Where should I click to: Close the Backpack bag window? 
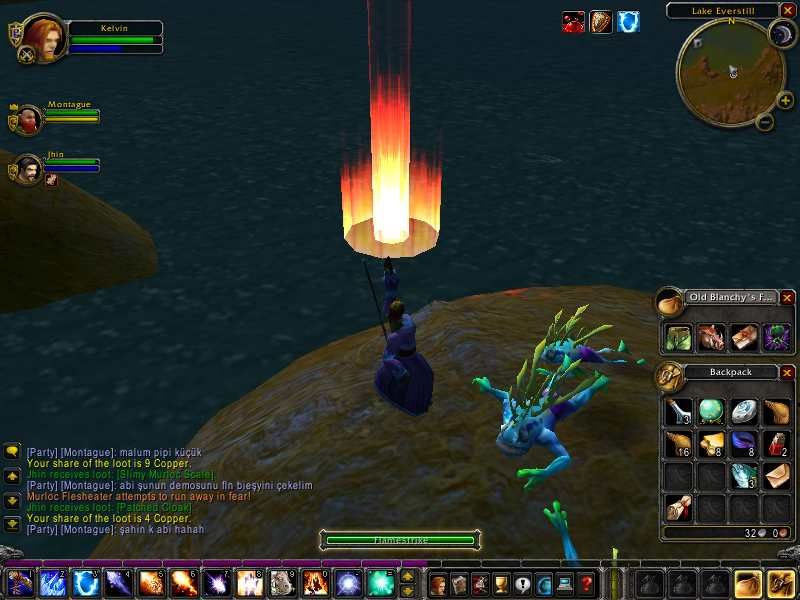click(x=787, y=373)
